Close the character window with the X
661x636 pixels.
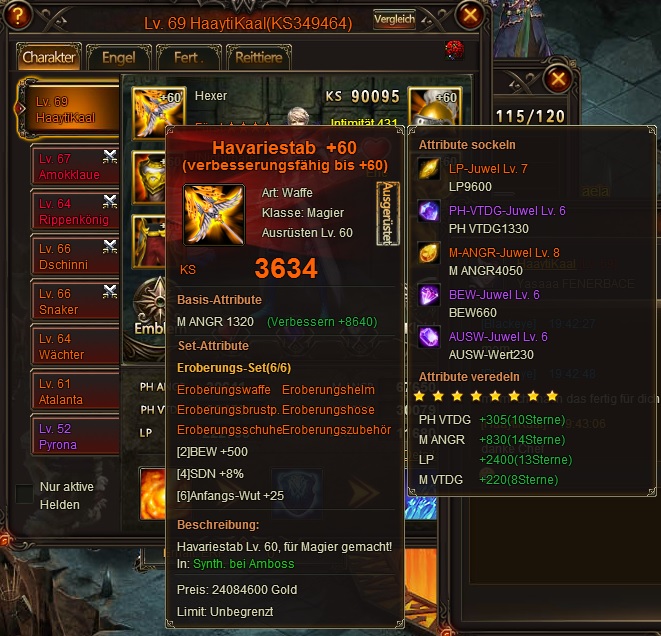tap(470, 15)
